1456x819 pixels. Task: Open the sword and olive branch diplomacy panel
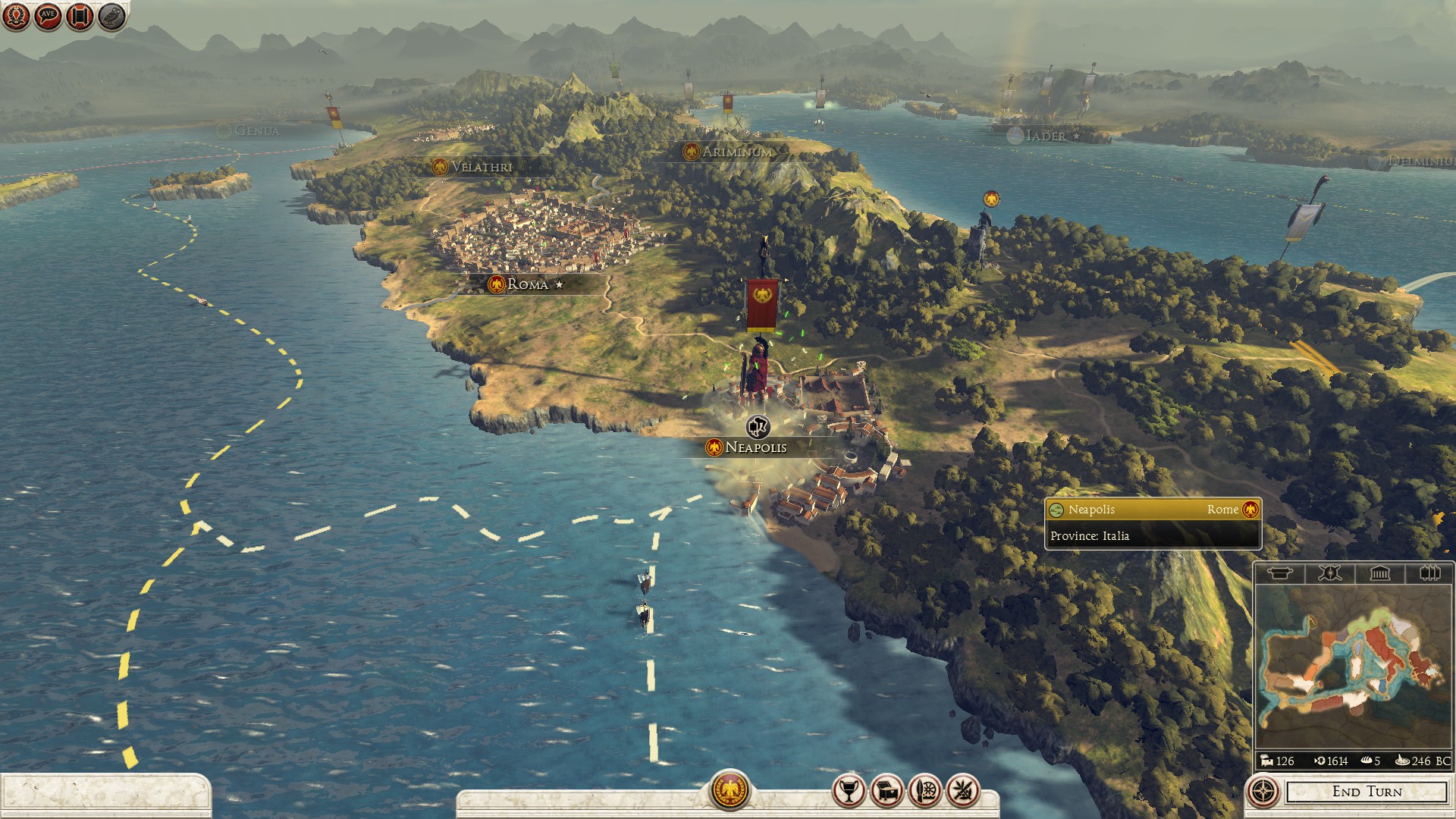(962, 791)
